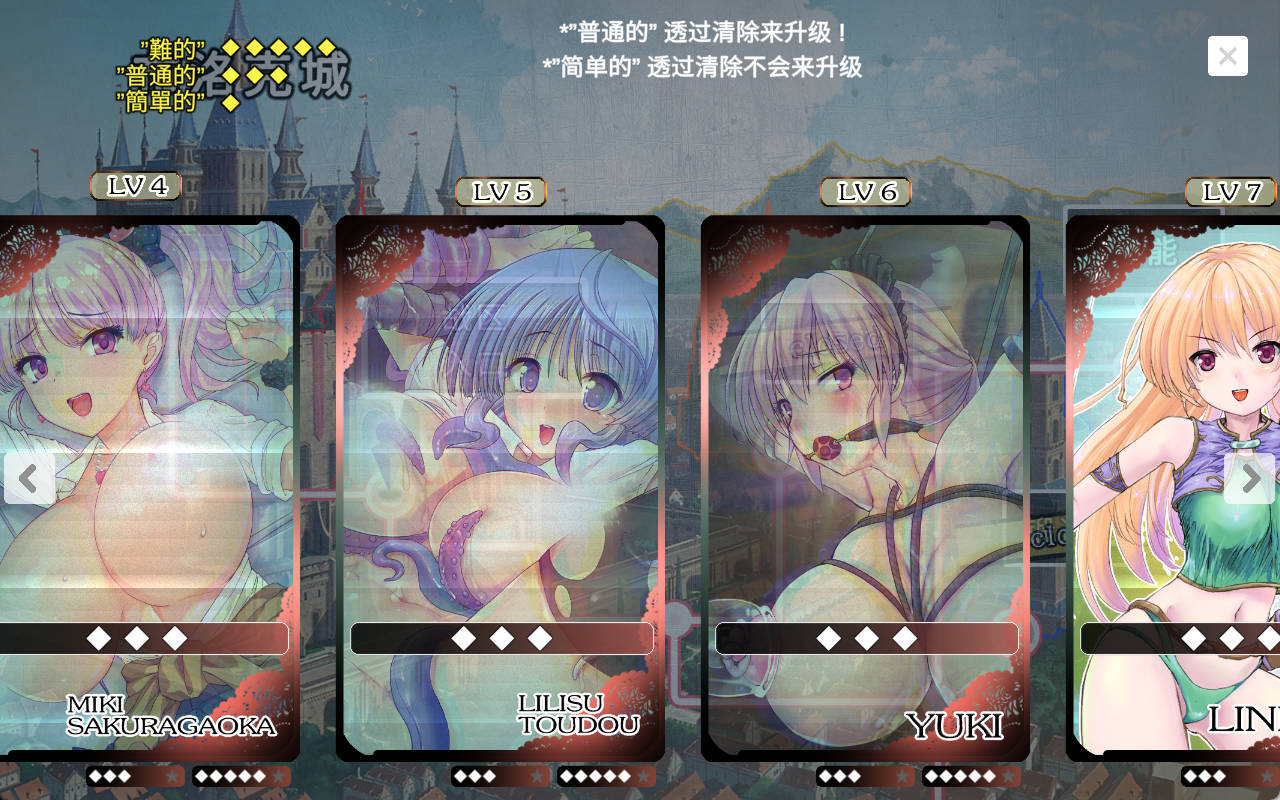The image size is (1280, 800).
Task: Click the star on YUKI's bottom diamond row
Action: (x=901, y=775)
